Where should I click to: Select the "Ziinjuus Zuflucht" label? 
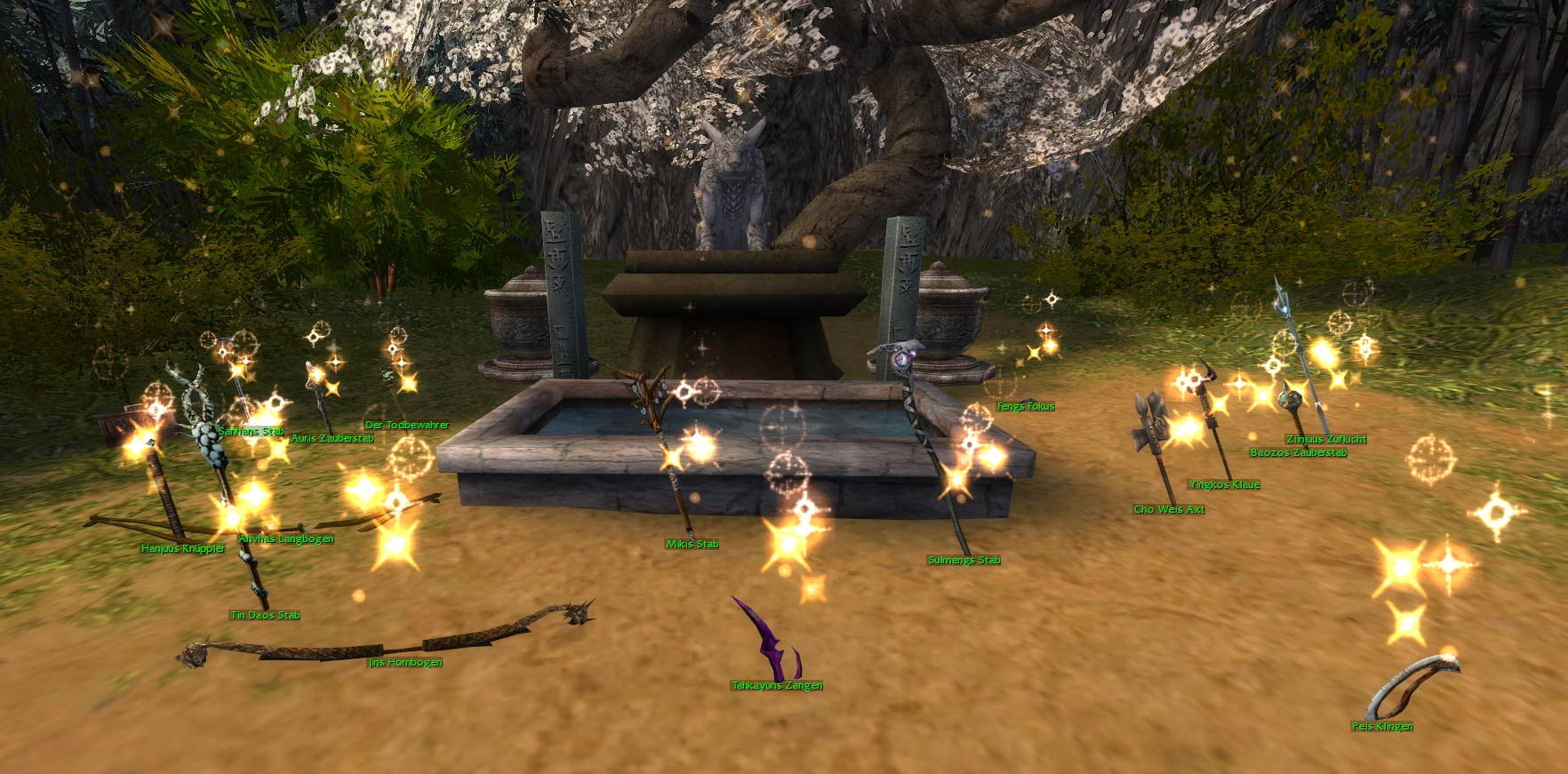(1326, 440)
